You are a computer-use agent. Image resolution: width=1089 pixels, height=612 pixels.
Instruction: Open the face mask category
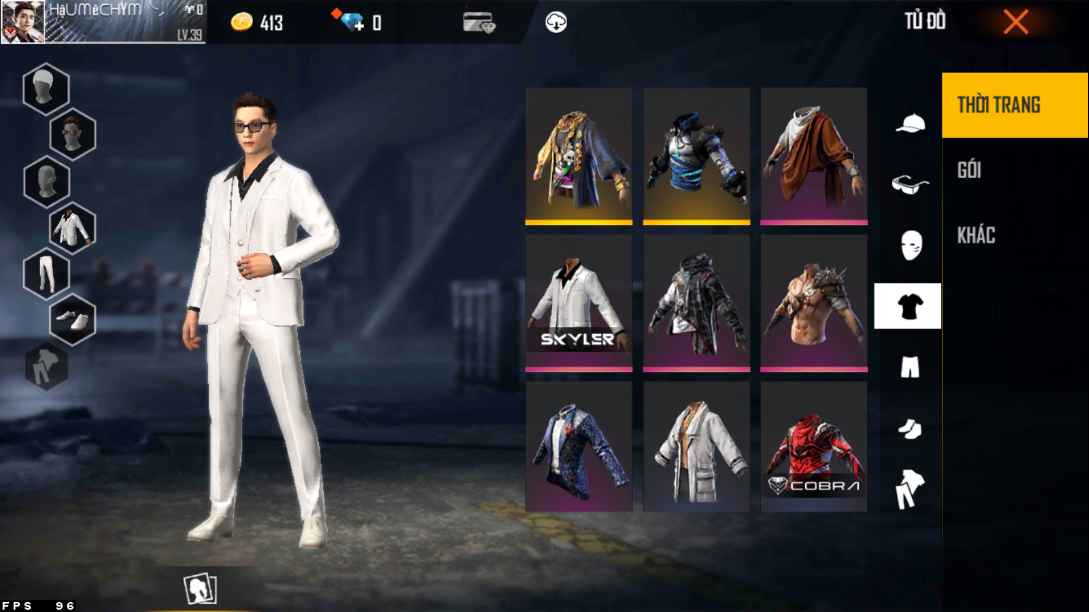(x=909, y=245)
